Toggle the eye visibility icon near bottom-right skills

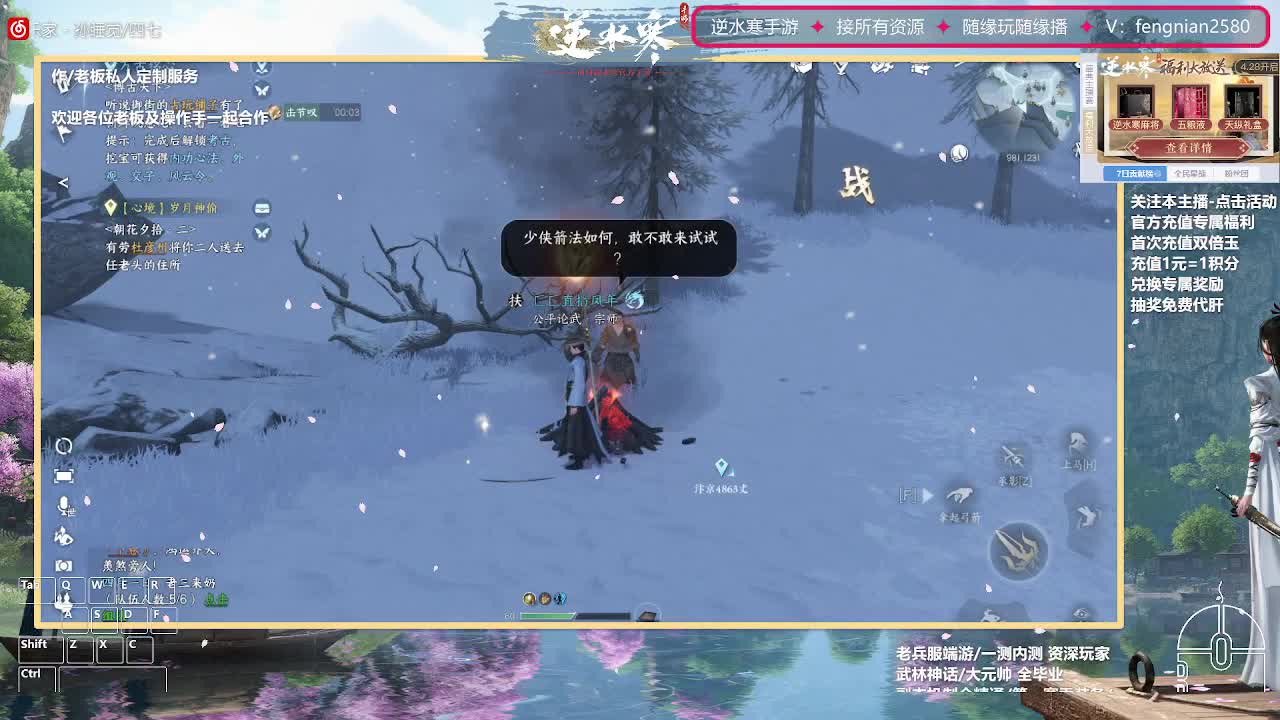(1081, 612)
